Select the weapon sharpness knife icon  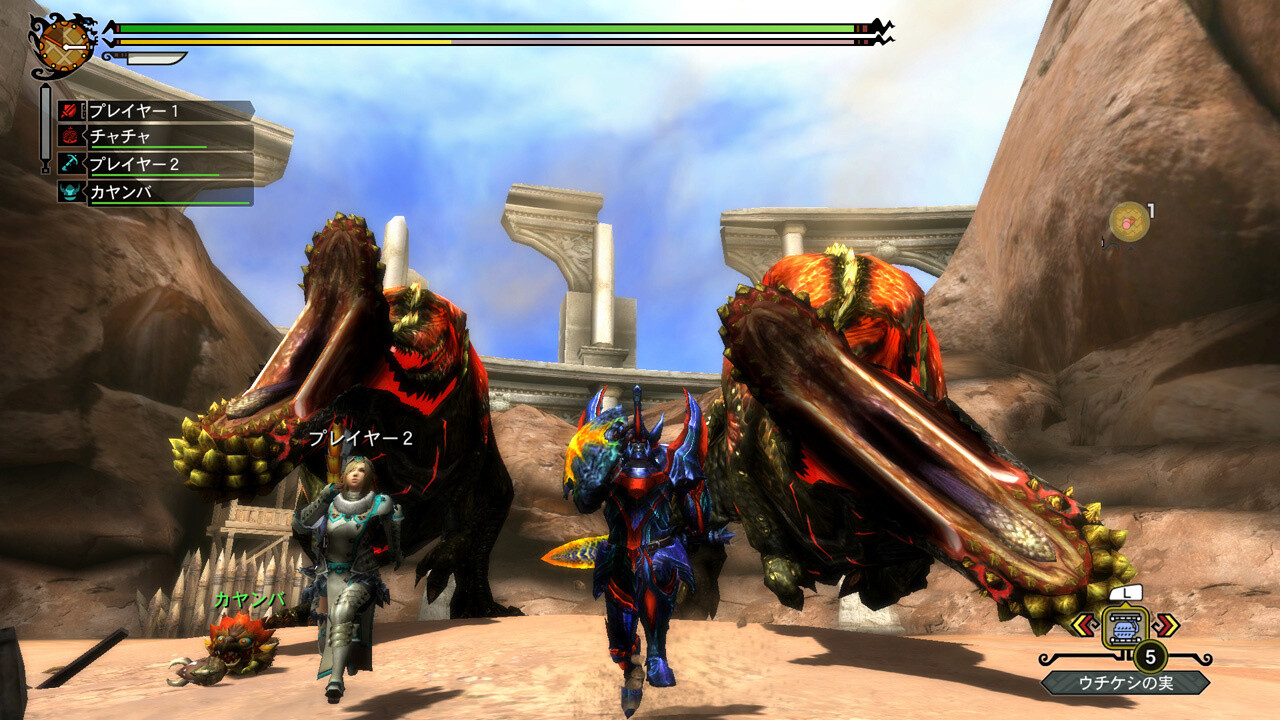click(x=150, y=57)
